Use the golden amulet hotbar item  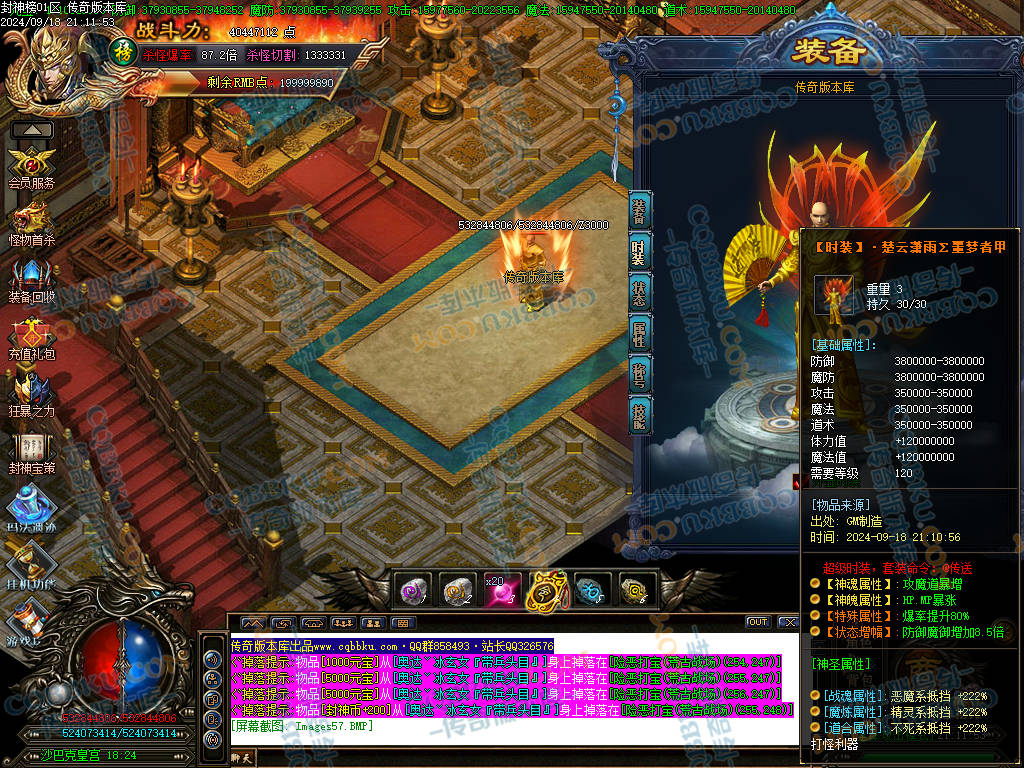546,591
